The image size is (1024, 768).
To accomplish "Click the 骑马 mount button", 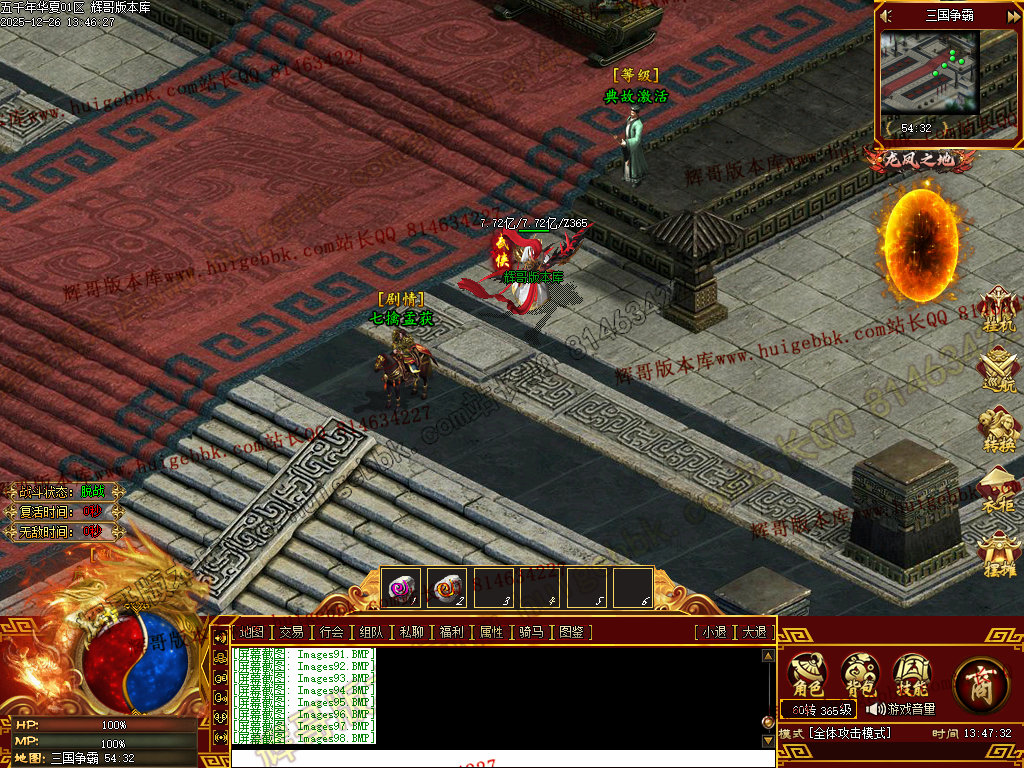I will (531, 632).
